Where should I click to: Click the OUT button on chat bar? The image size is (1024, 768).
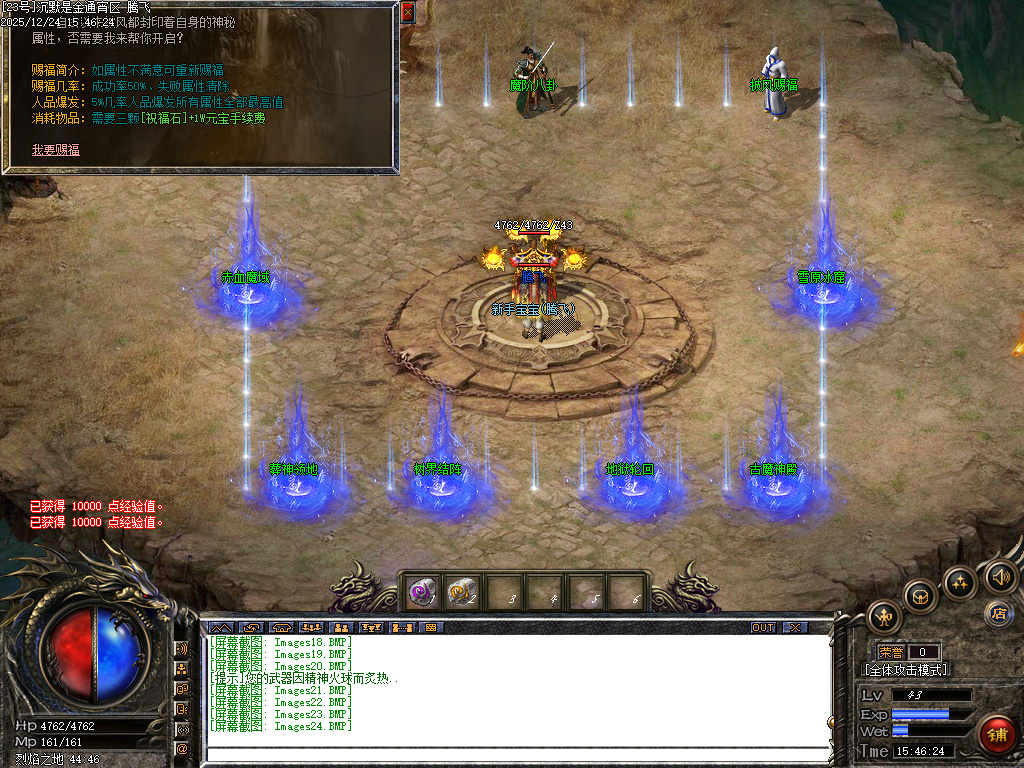(x=763, y=628)
